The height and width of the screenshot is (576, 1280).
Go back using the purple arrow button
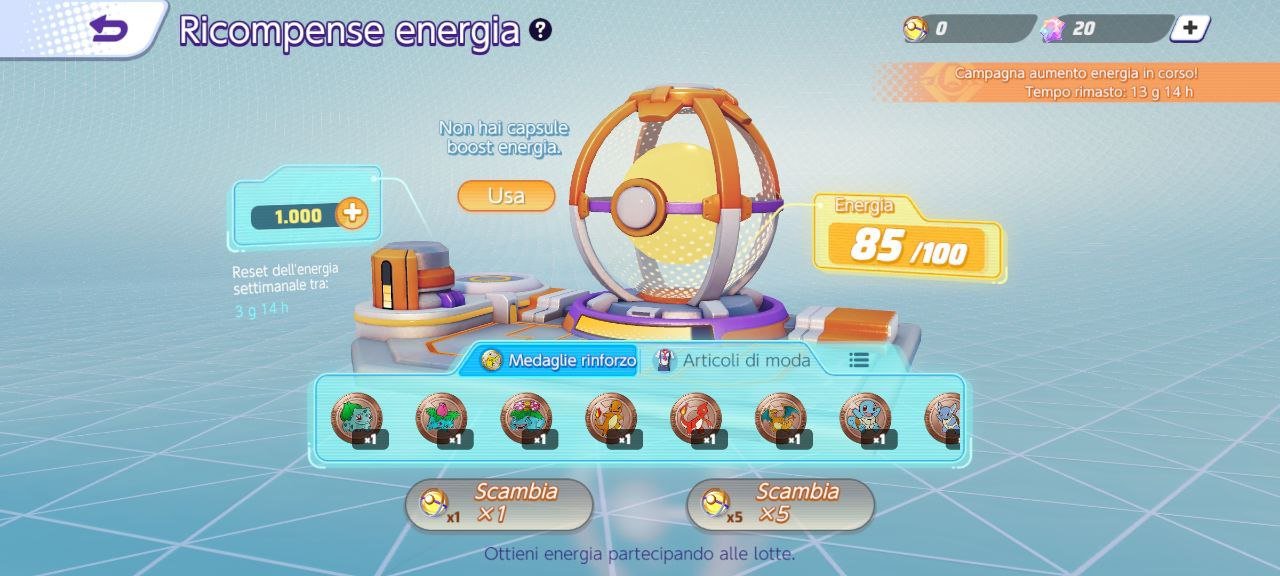pos(110,28)
